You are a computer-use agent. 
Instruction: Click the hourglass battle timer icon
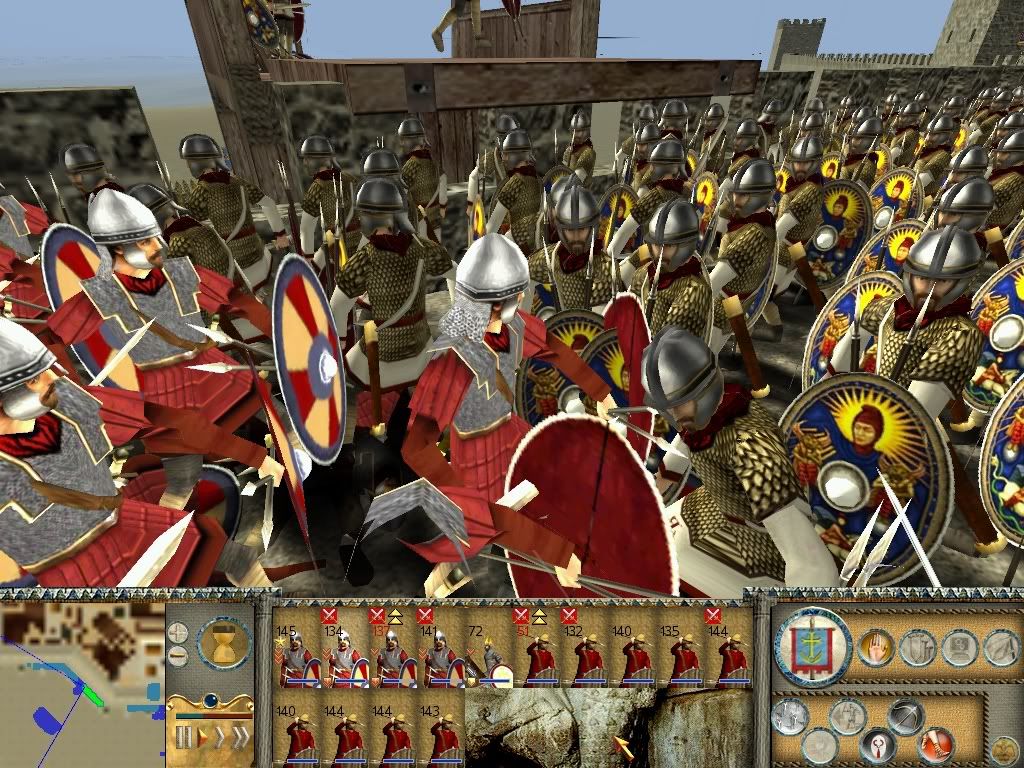click(221, 642)
